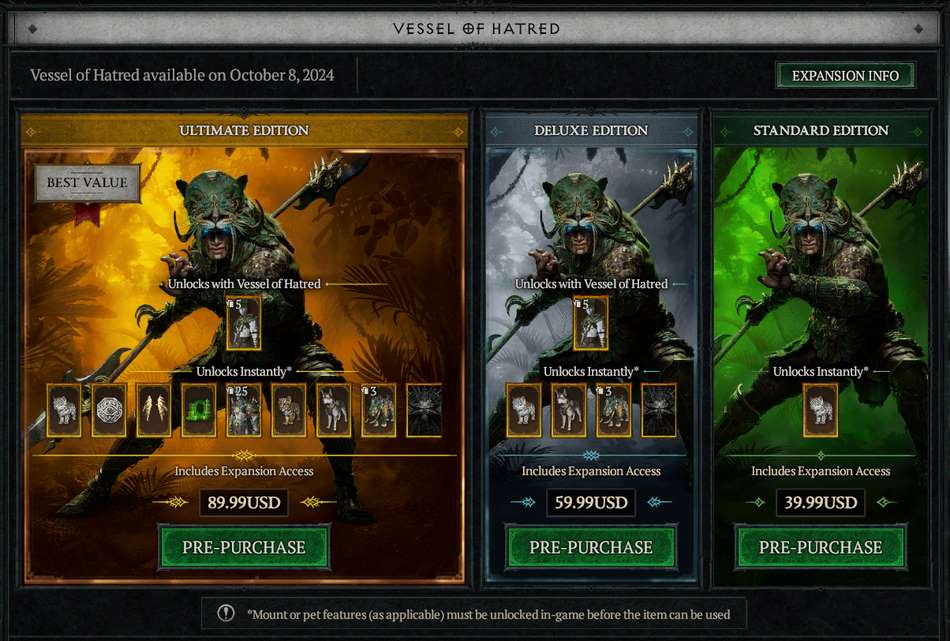Select the Standard Edition header
Viewport: 950px width, 641px height.
(x=820, y=130)
